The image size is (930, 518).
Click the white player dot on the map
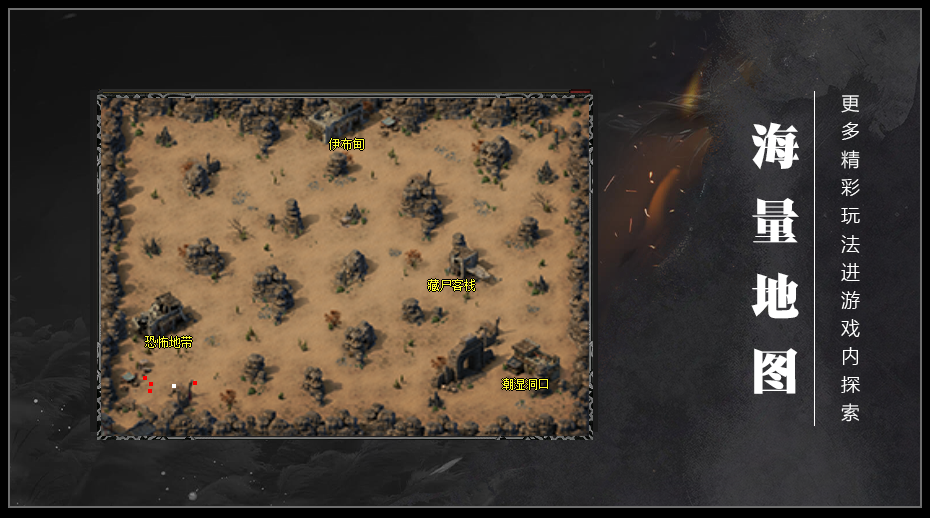click(174, 386)
